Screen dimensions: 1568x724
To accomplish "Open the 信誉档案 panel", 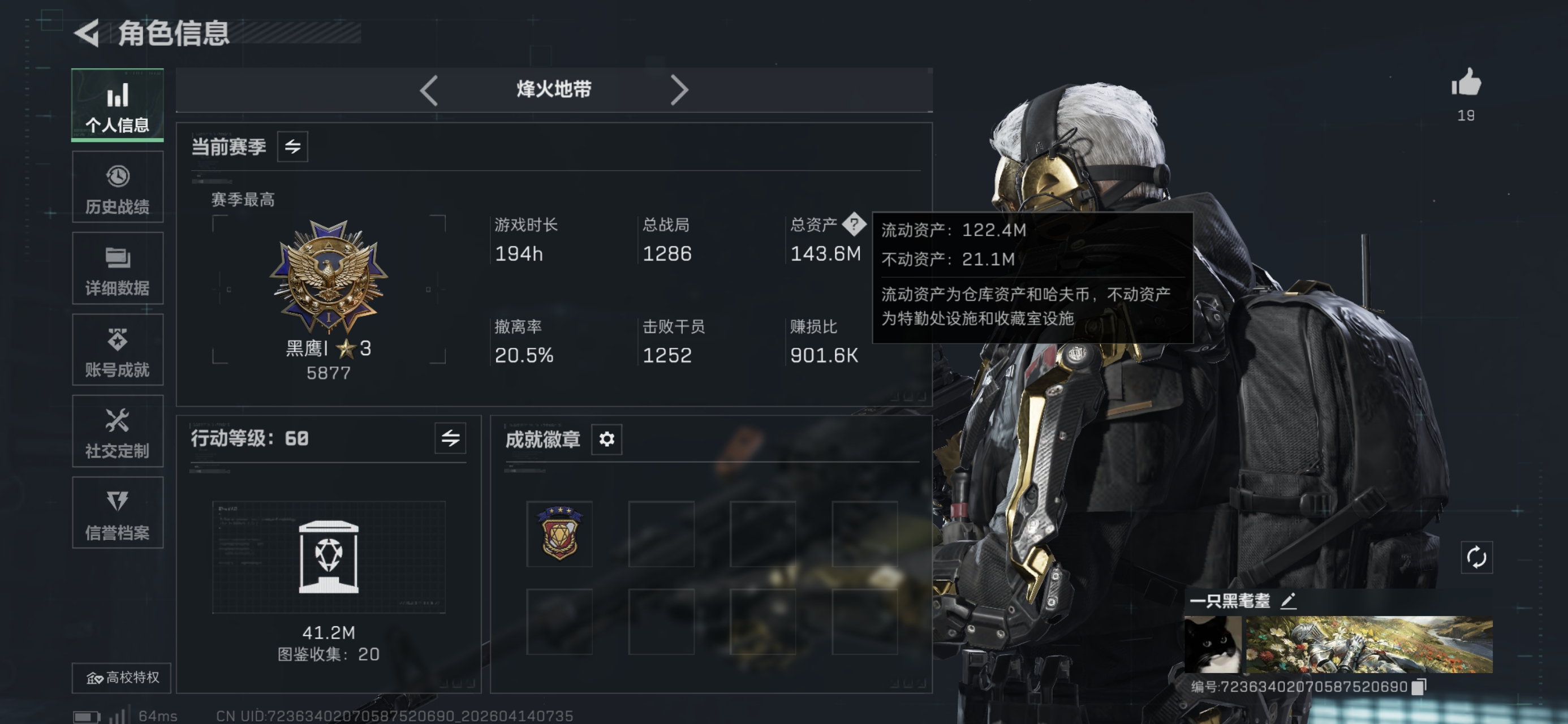I will pyautogui.click(x=117, y=512).
